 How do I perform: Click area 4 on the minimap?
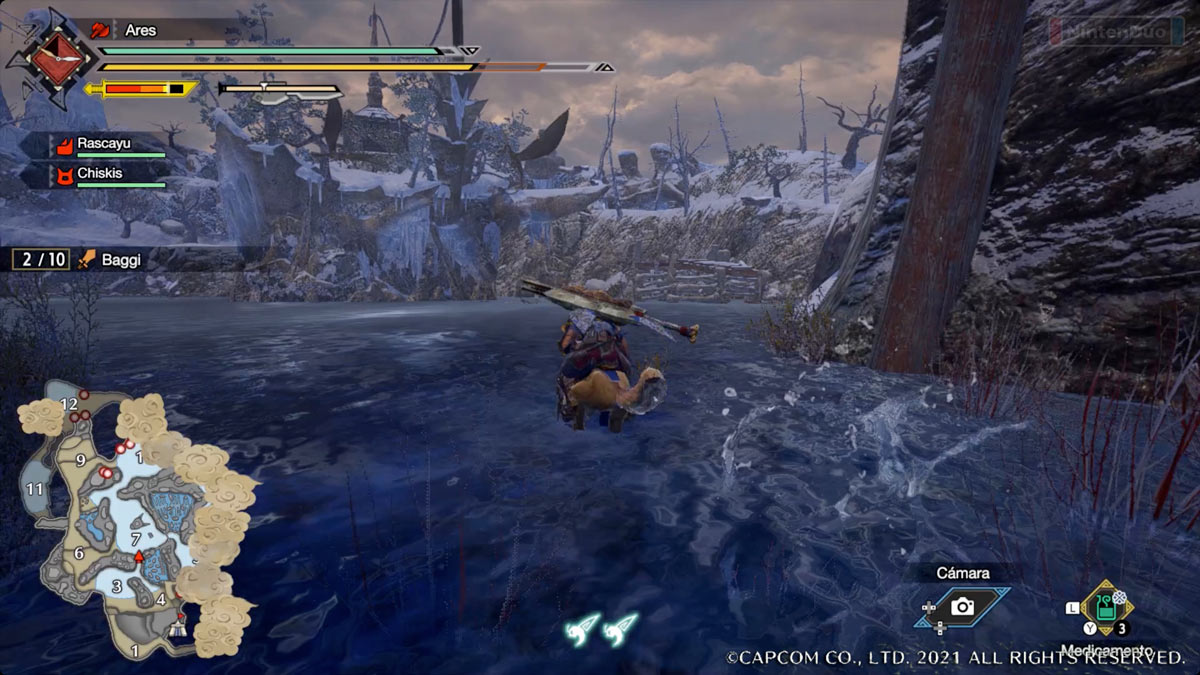coord(160,599)
